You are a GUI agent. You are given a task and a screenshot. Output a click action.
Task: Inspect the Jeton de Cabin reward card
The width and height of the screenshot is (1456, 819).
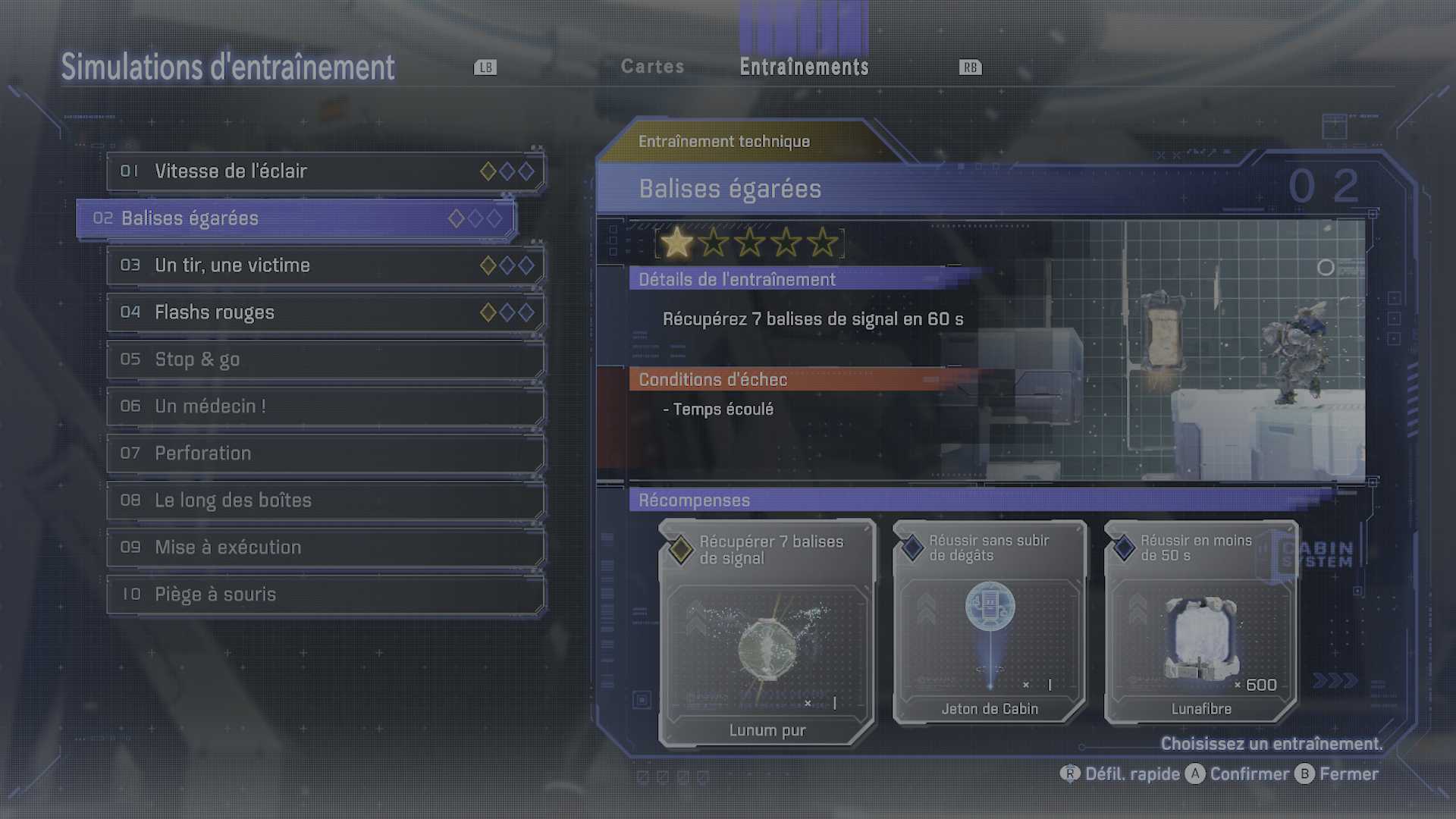click(990, 622)
